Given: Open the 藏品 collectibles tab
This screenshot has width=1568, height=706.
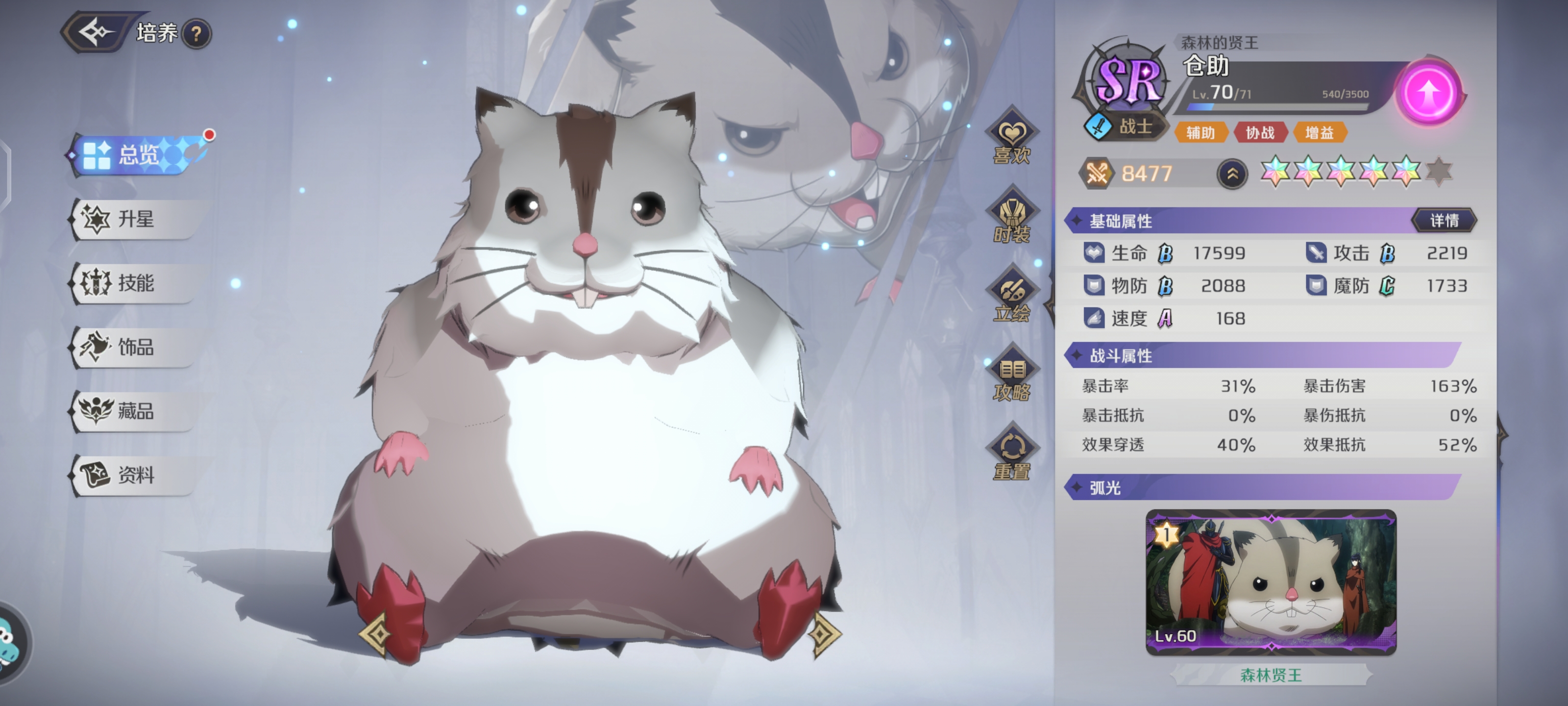Looking at the screenshot, I should (135, 411).
